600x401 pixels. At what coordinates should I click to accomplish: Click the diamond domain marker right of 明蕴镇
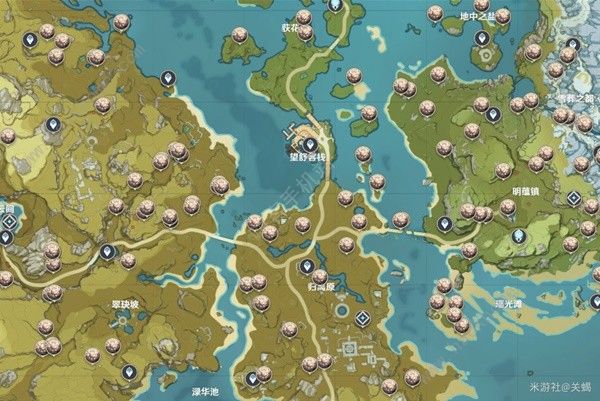(573, 198)
